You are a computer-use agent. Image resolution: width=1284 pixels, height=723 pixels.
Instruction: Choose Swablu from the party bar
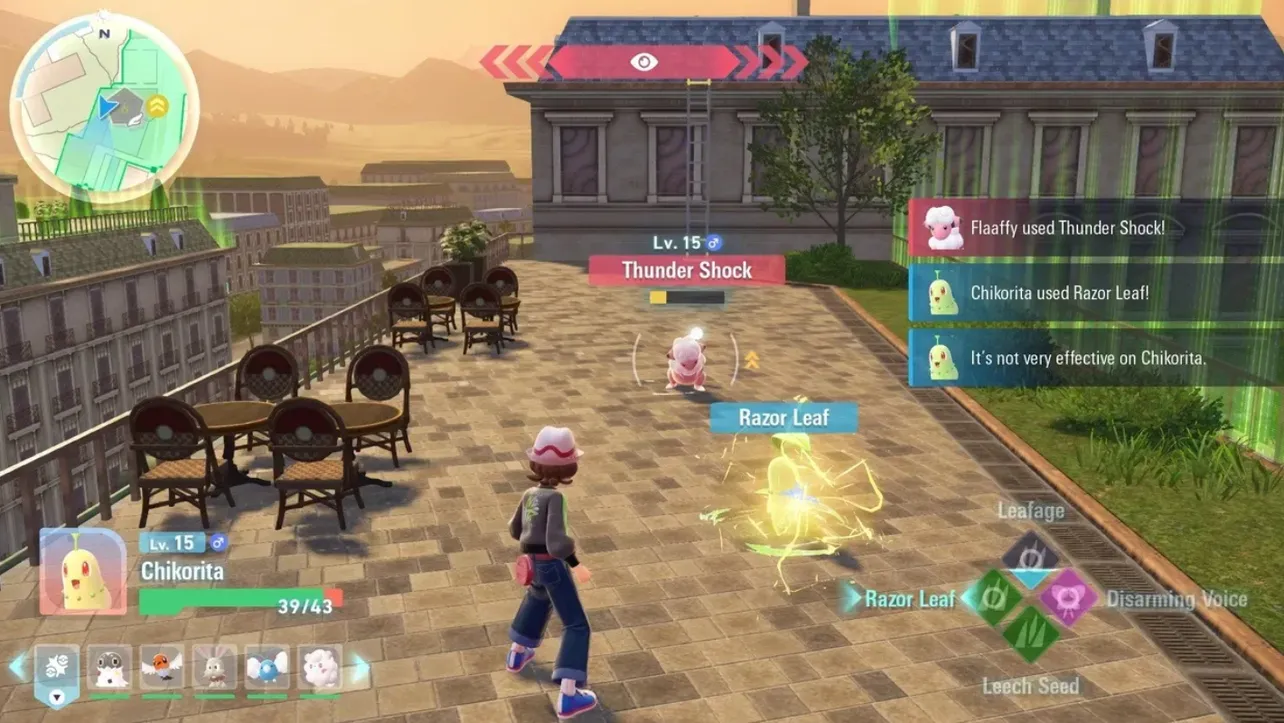point(267,668)
